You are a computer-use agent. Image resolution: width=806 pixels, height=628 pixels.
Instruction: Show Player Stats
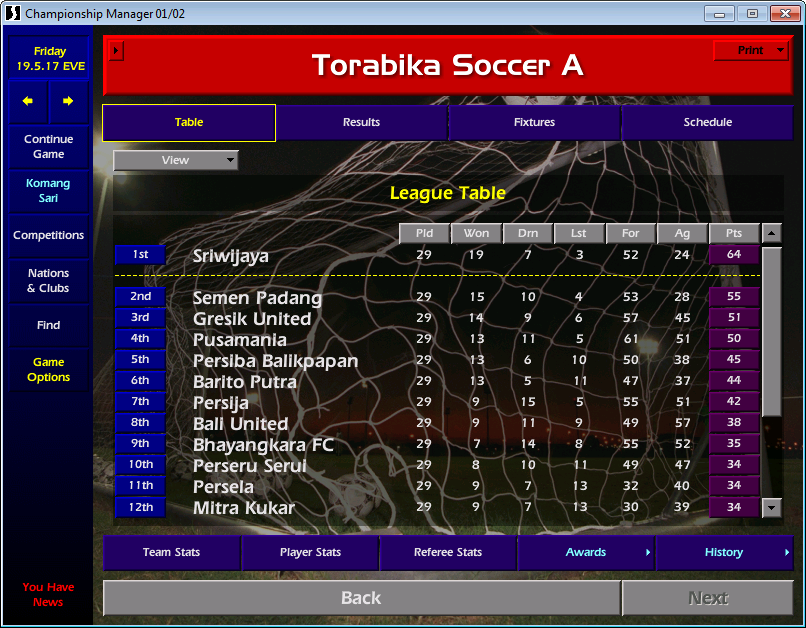(x=310, y=553)
